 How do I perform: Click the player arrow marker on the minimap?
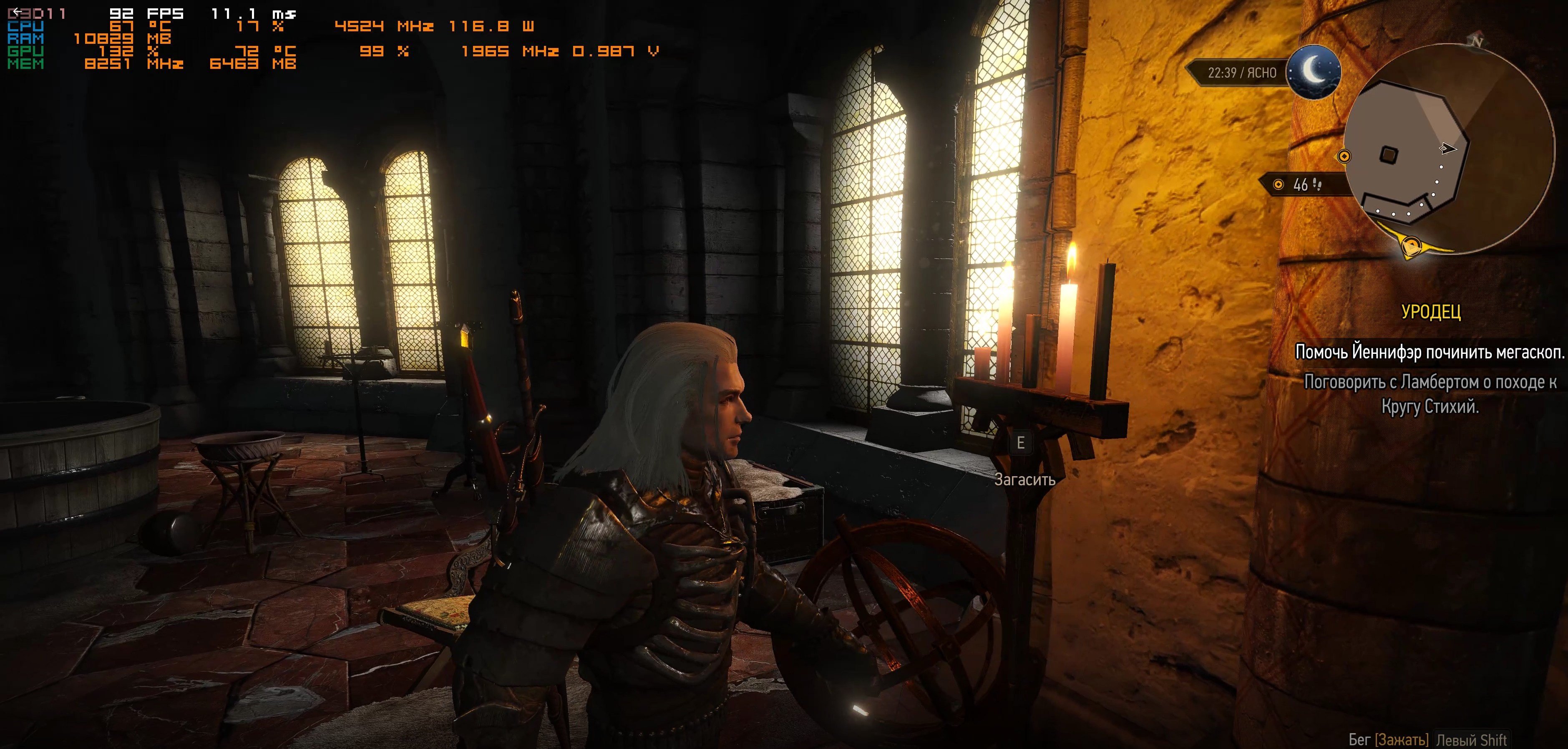pyautogui.click(x=1447, y=148)
